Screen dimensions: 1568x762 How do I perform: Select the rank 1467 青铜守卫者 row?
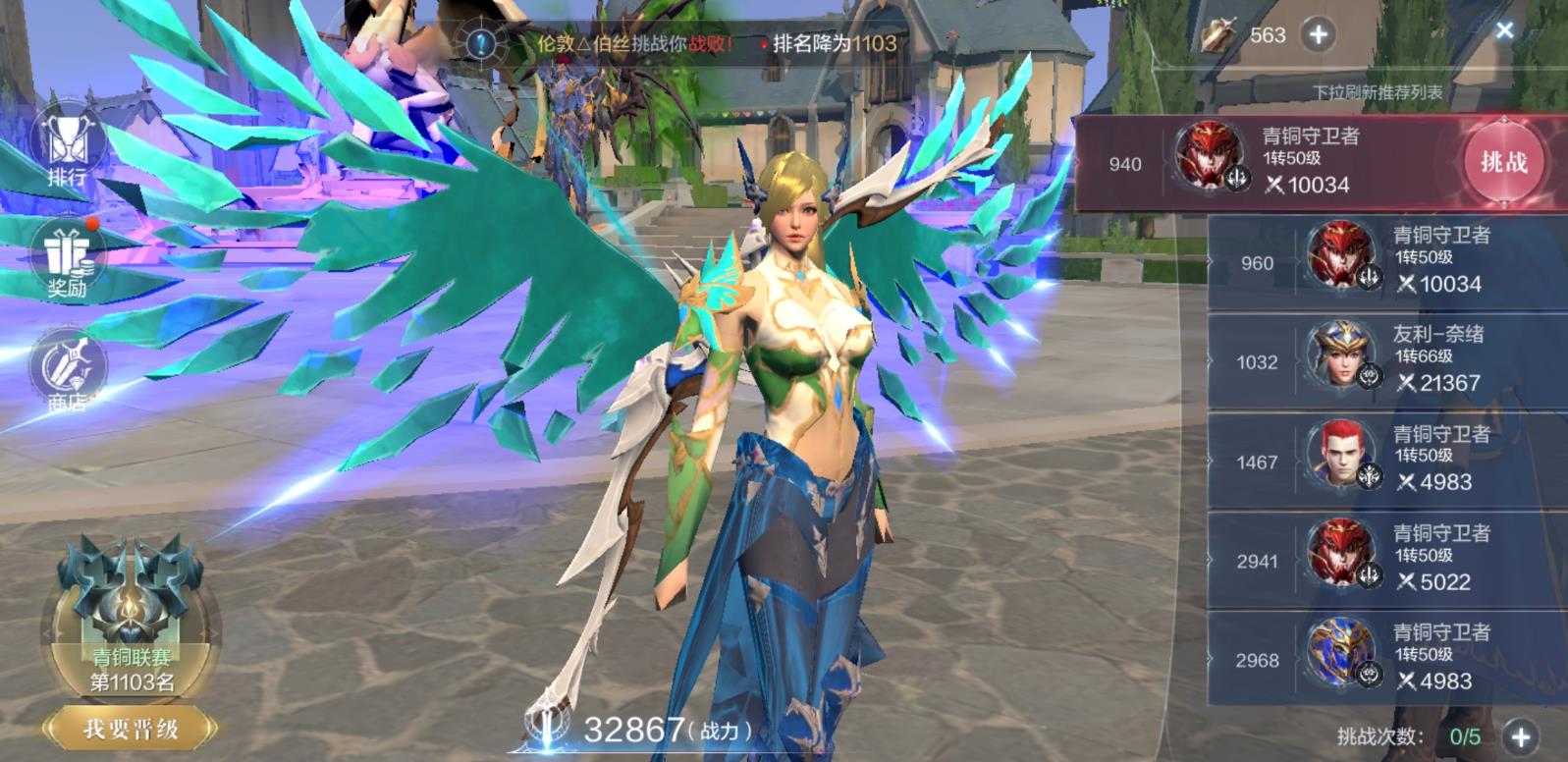[1386, 460]
